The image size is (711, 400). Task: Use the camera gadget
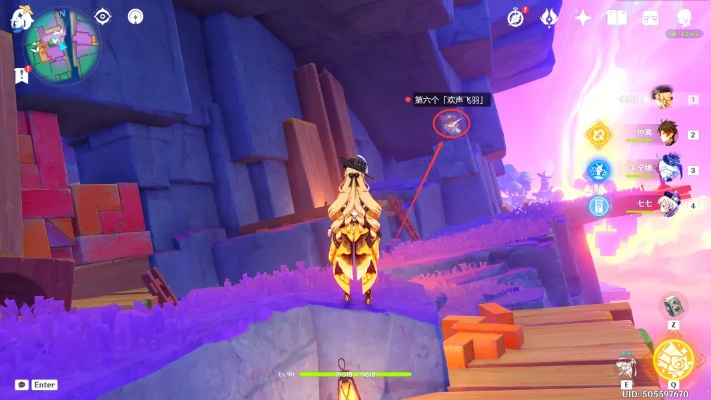[x=675, y=306]
